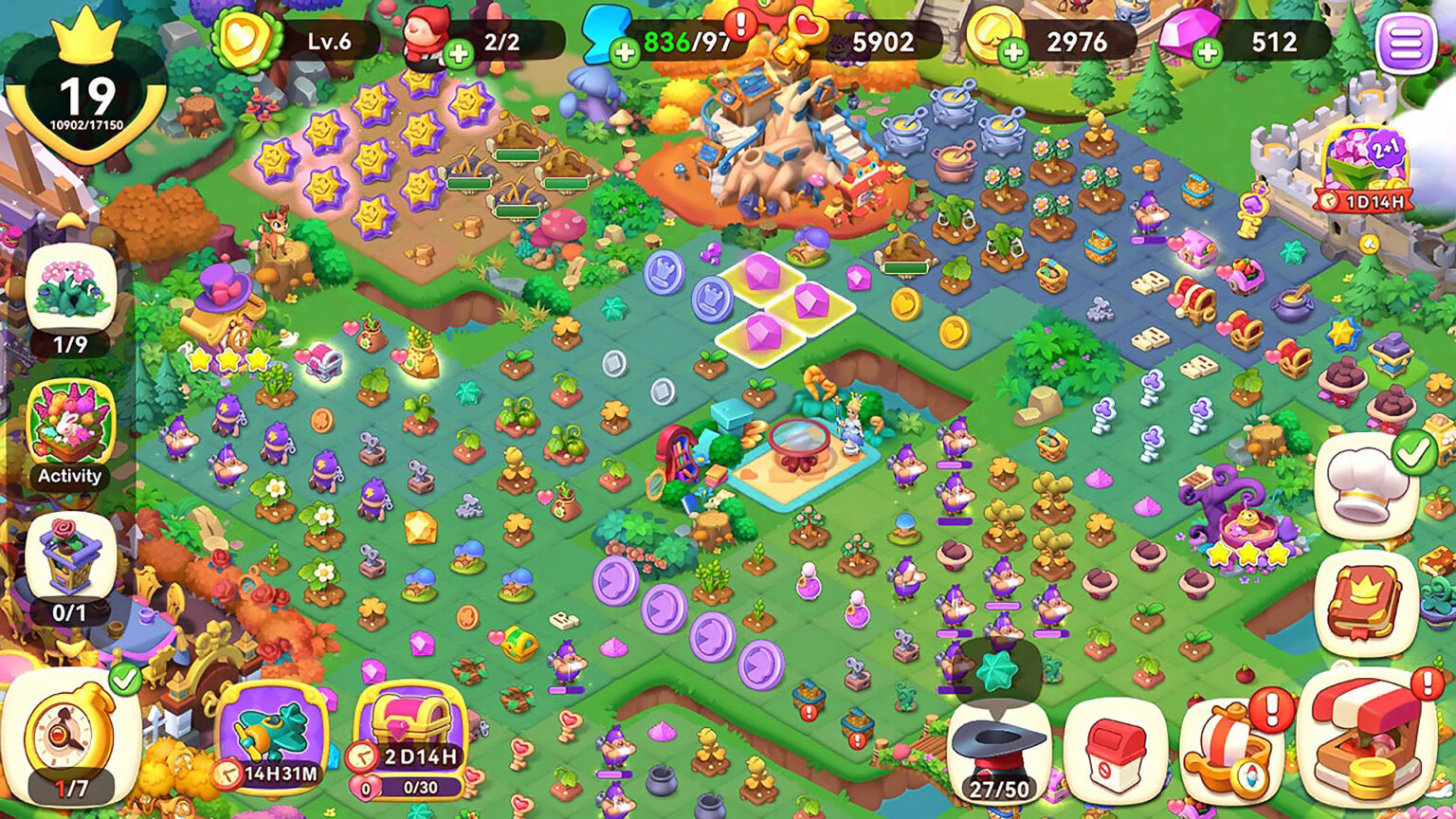The width and height of the screenshot is (1456, 819).
Task: Open the market stand with exclamation mark
Action: [1365, 749]
